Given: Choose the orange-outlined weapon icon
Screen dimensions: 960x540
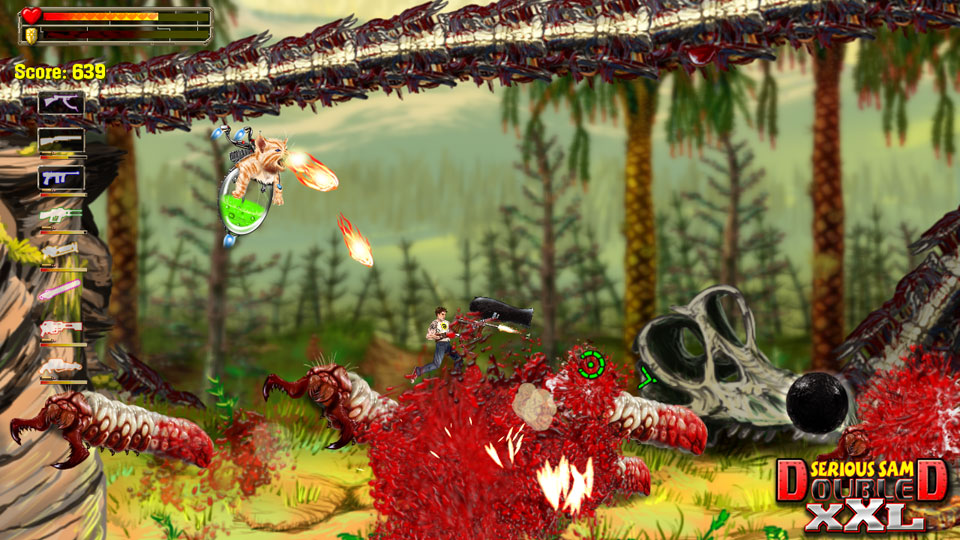Looking at the screenshot, I should pyautogui.click(x=60, y=368).
